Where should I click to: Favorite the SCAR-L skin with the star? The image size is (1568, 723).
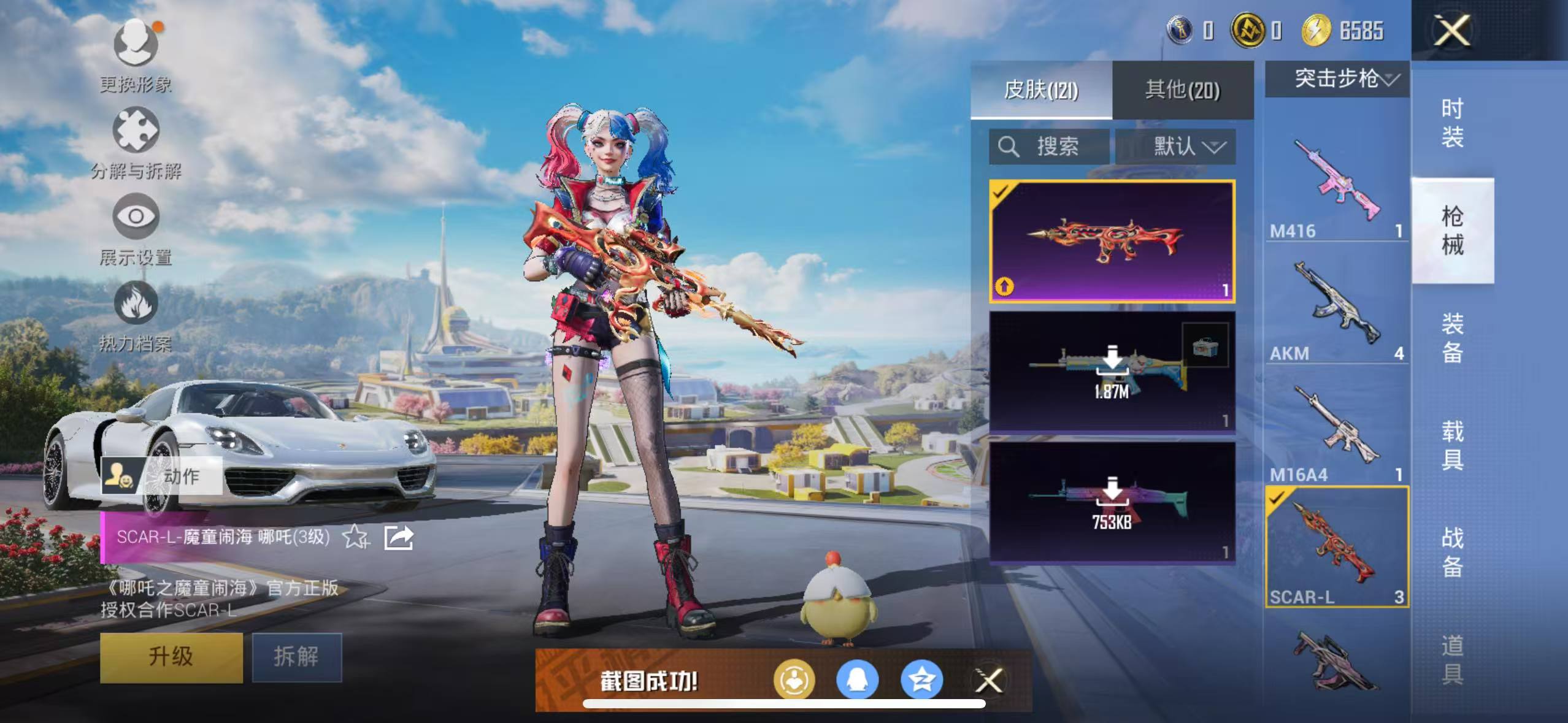[x=355, y=537]
